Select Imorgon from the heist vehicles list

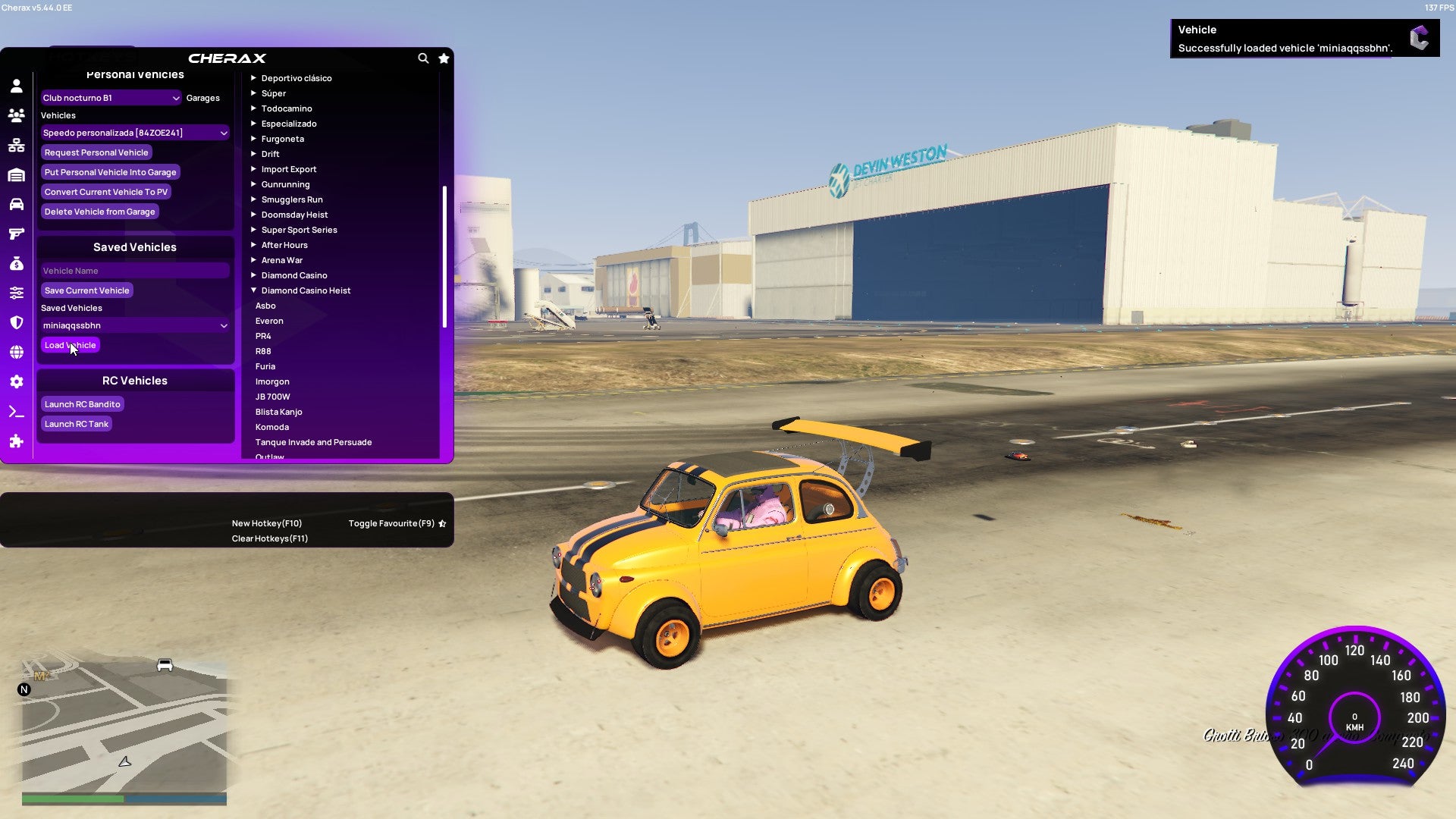tap(272, 381)
